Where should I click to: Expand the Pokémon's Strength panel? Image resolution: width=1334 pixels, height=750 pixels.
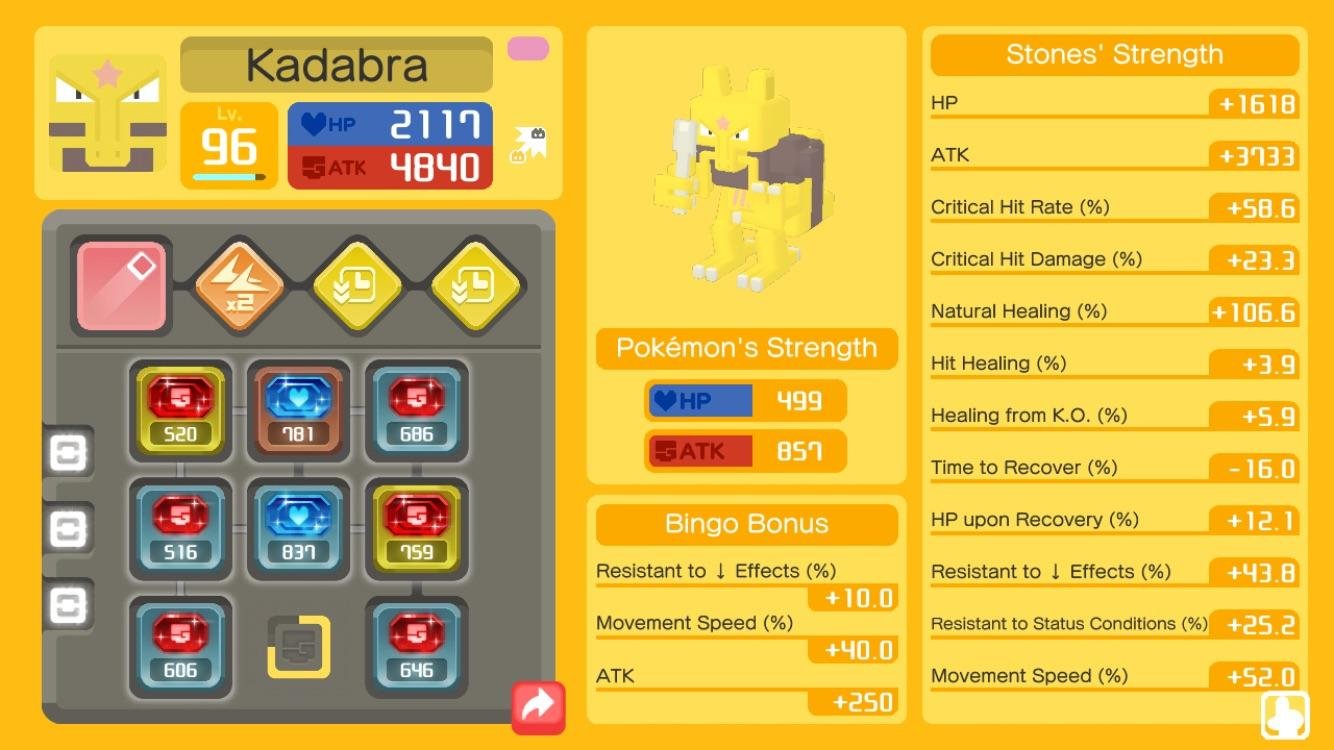(745, 348)
